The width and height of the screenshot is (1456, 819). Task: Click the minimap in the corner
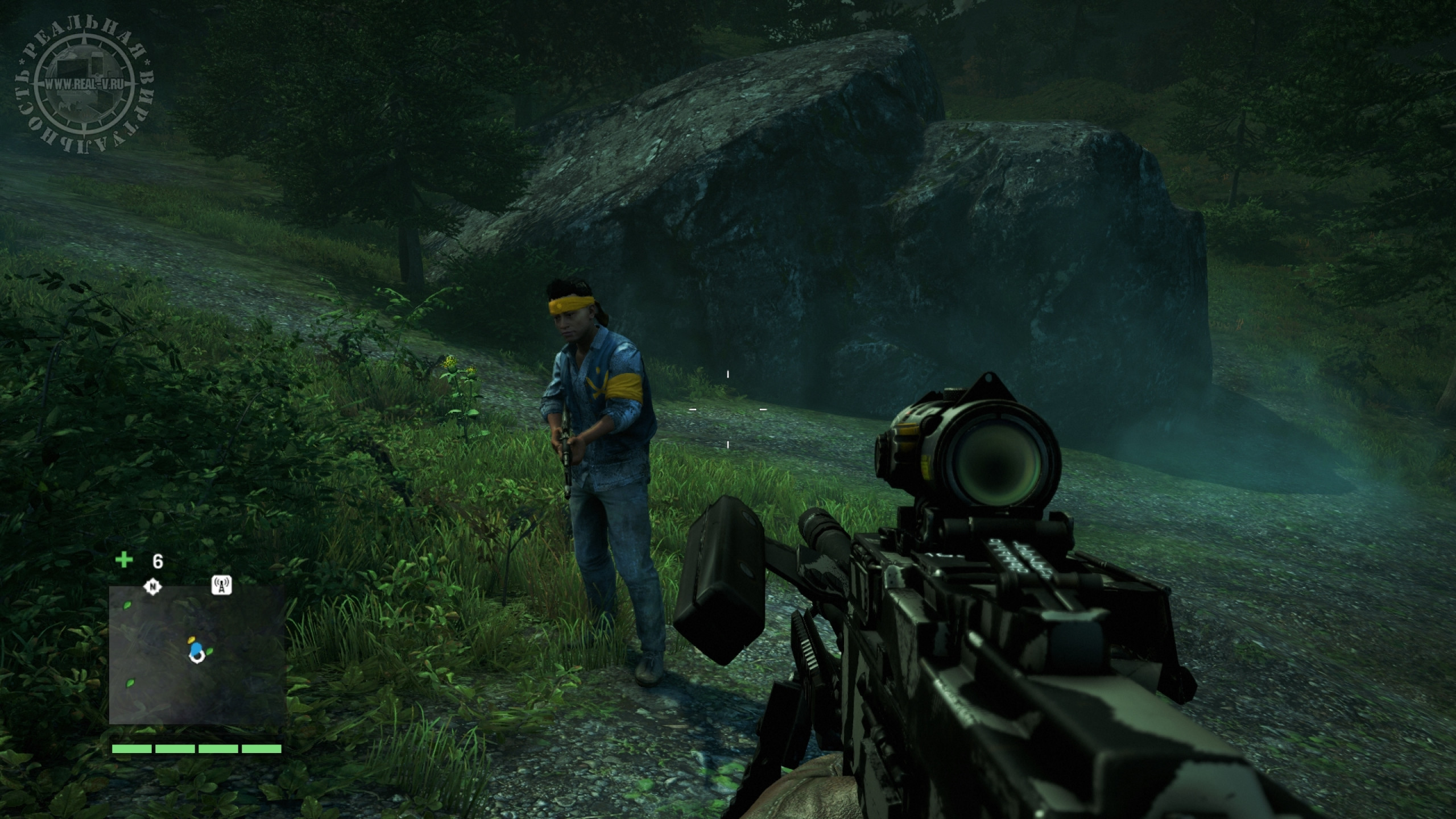coord(197,655)
